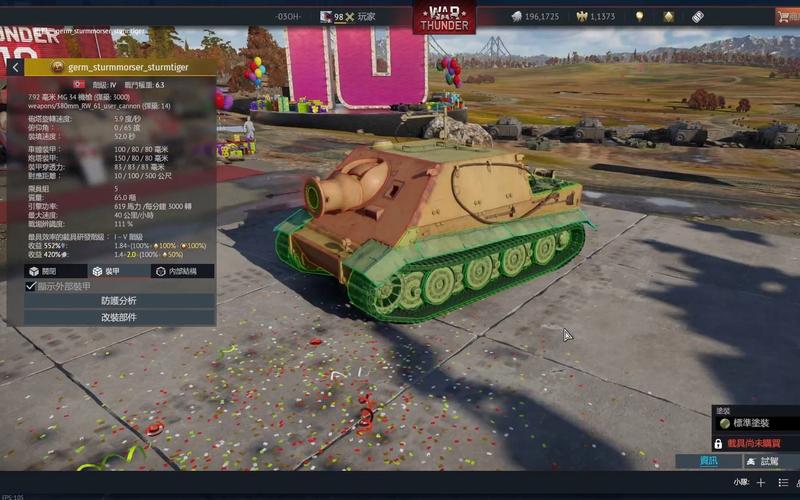Toggle the 顯示外部裝甲 checkbox

pos(31,286)
